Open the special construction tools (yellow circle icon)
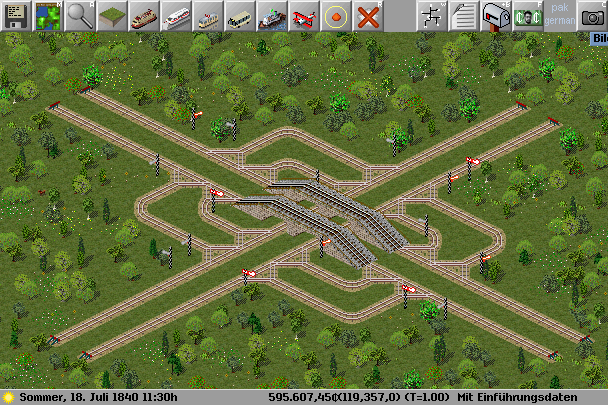The image size is (608, 405). pyautogui.click(x=335, y=15)
